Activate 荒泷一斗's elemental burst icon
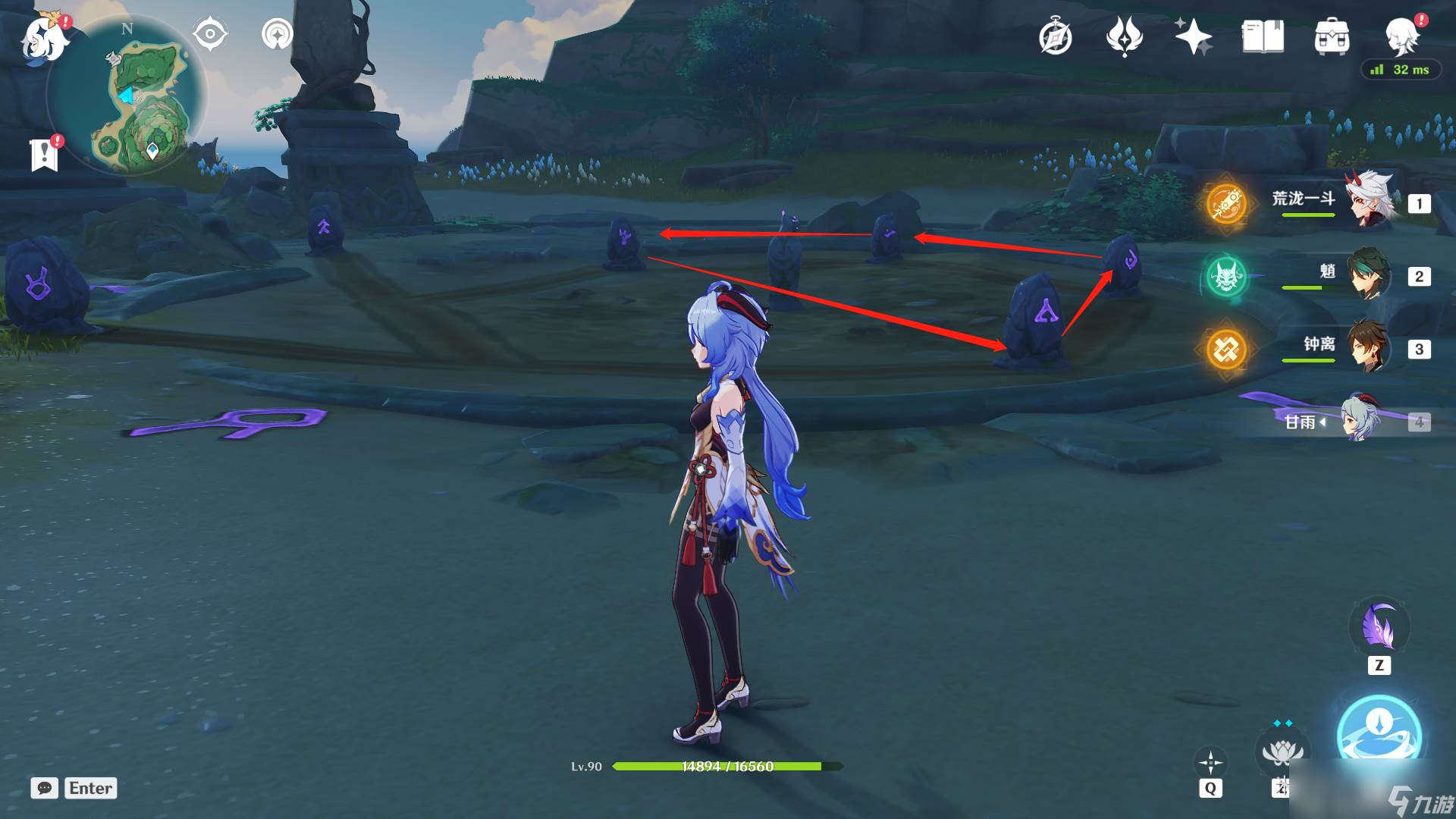The image size is (1456, 819). click(x=1226, y=203)
